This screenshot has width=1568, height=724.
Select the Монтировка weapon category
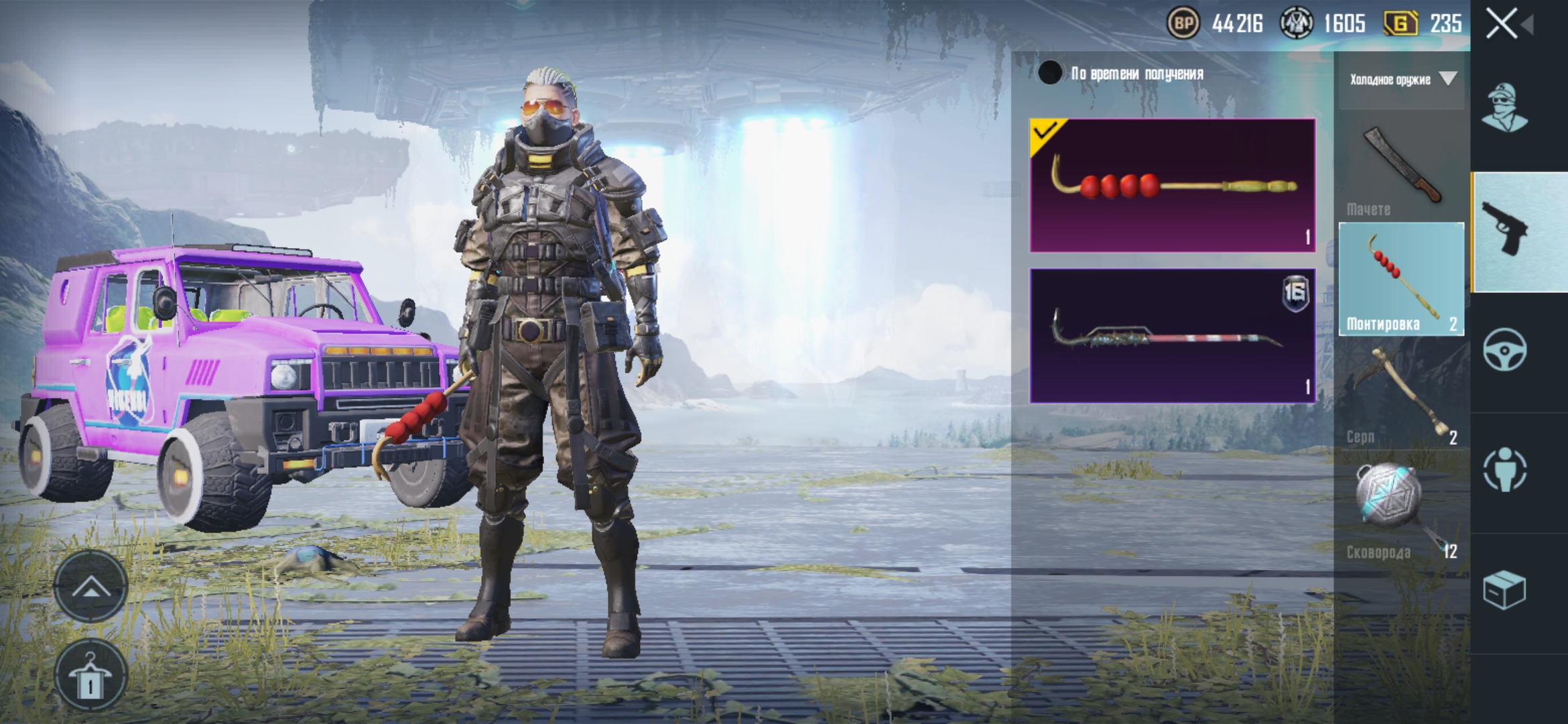tap(1401, 280)
